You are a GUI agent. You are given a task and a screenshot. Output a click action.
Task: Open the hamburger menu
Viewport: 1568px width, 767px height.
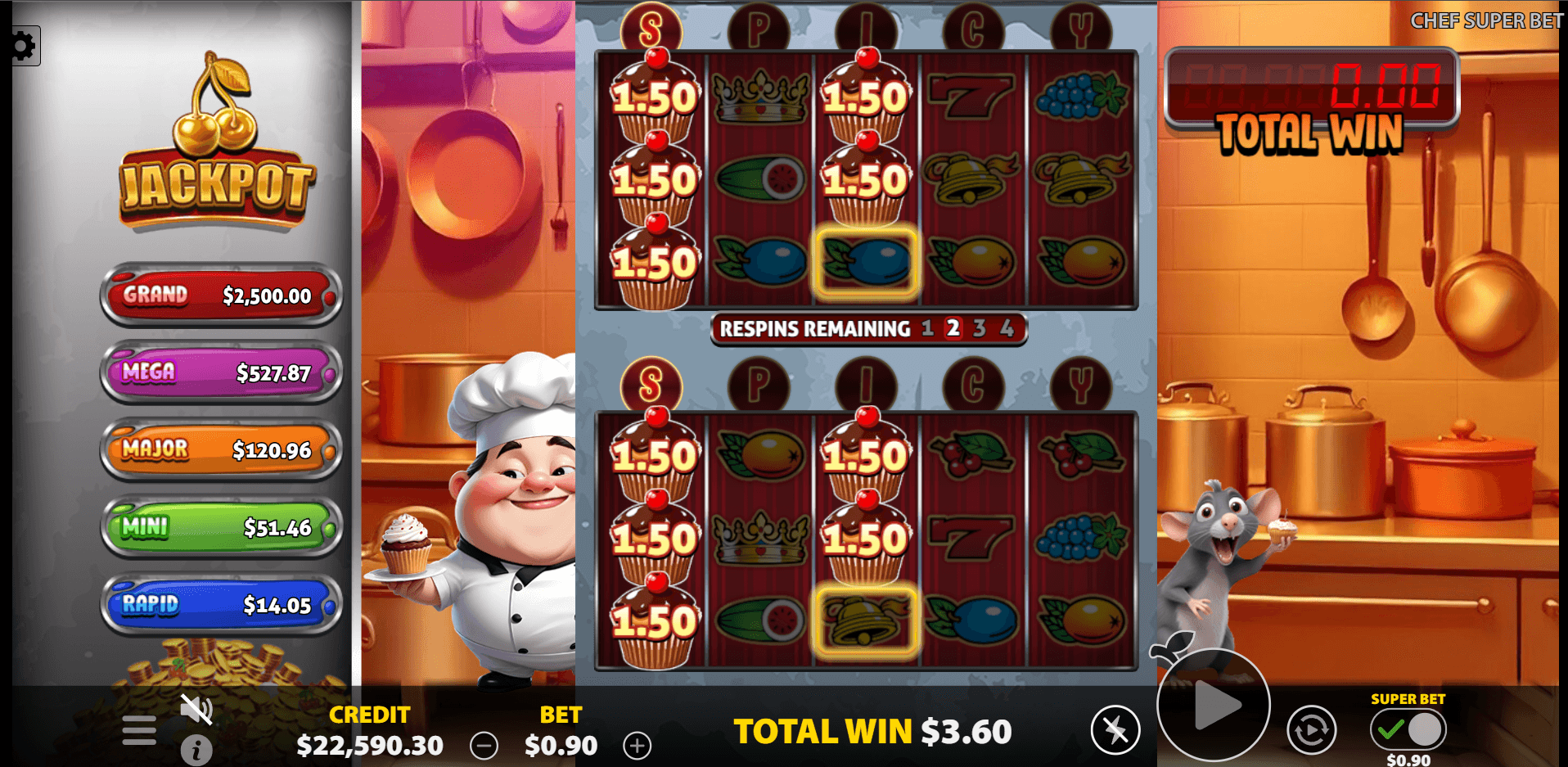coord(137,729)
